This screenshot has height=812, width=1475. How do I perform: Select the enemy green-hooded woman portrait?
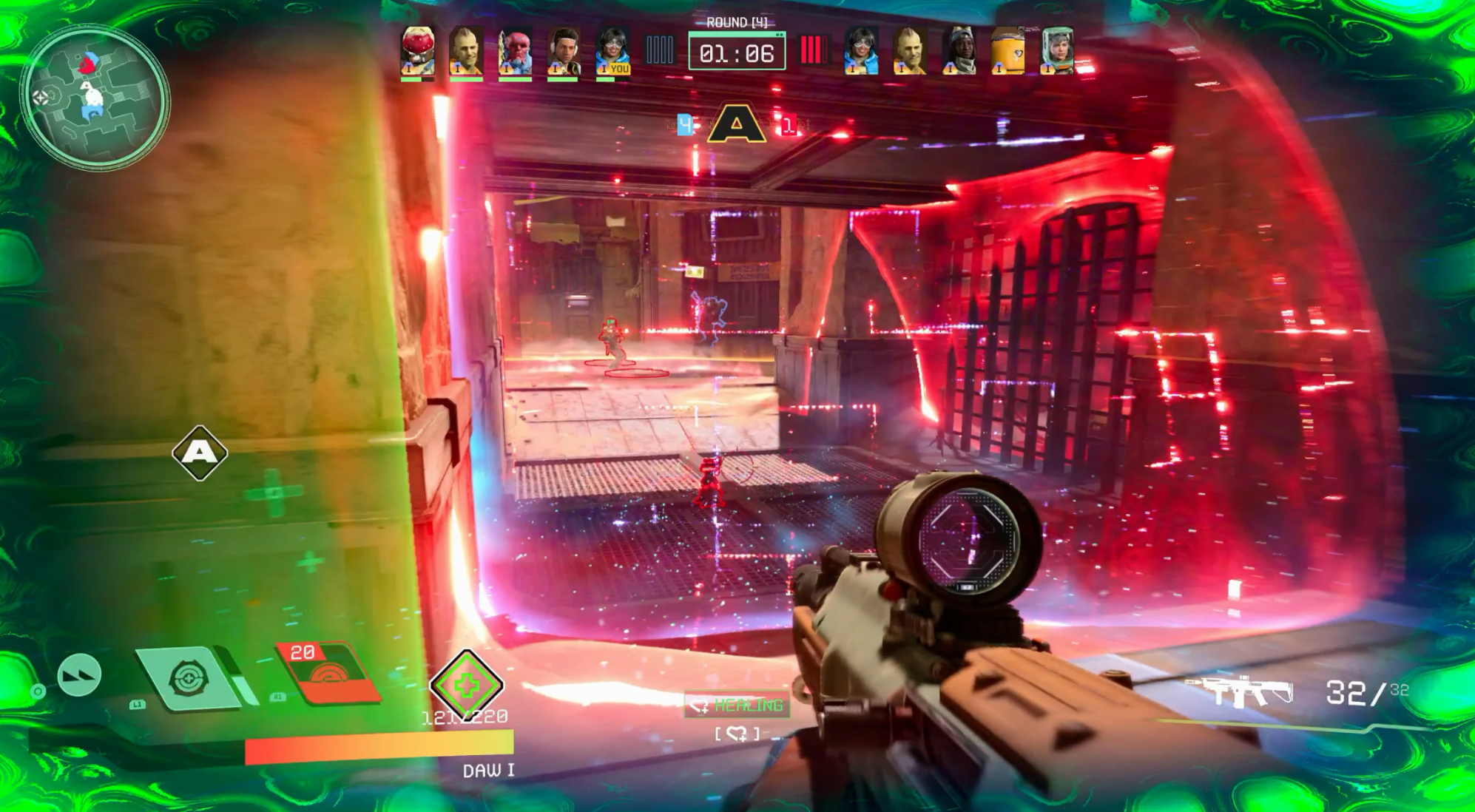click(x=1057, y=50)
